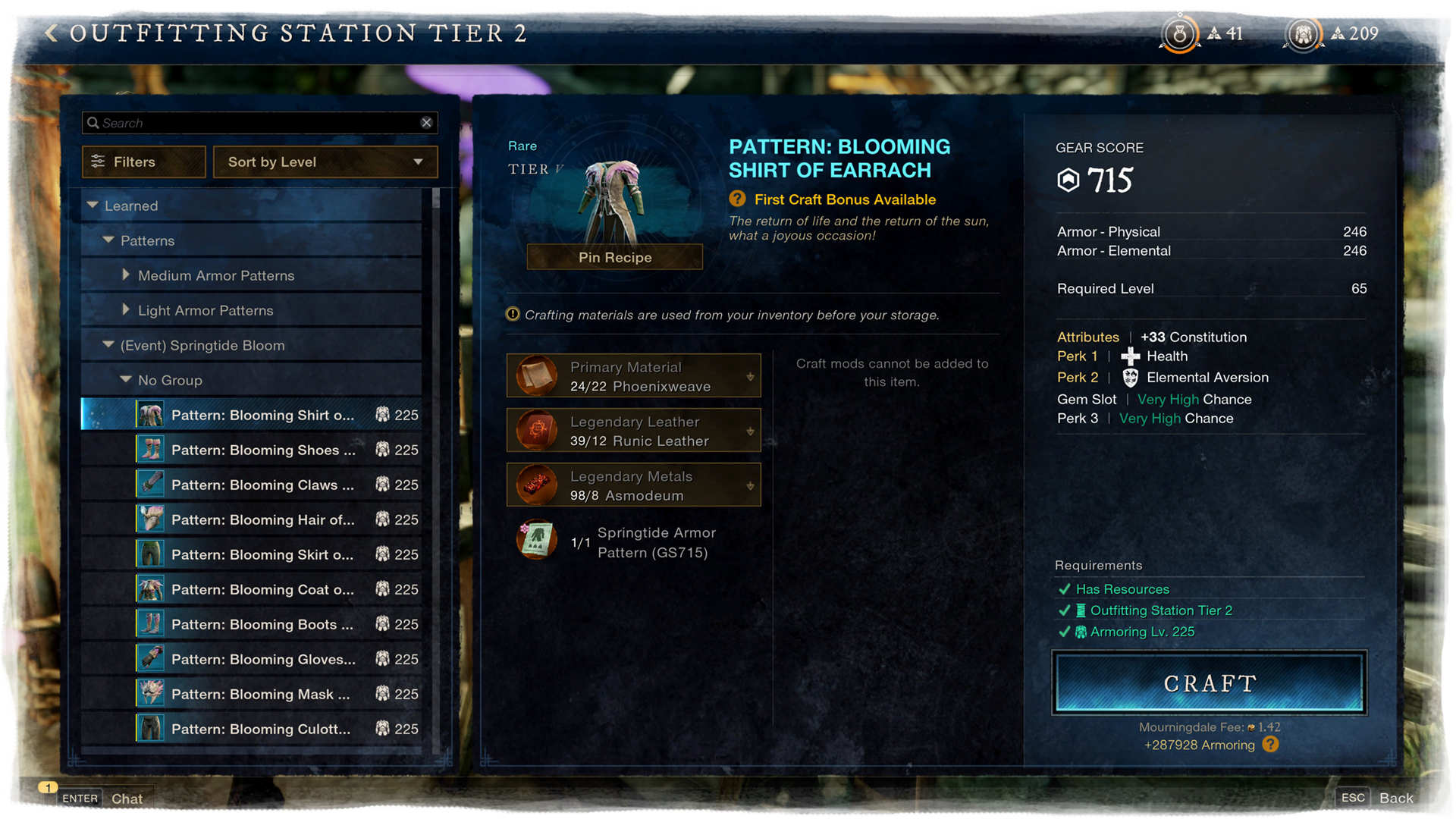This screenshot has height=819, width=1456.
Task: Choose the Blooming Coat pattern
Action: point(262,589)
